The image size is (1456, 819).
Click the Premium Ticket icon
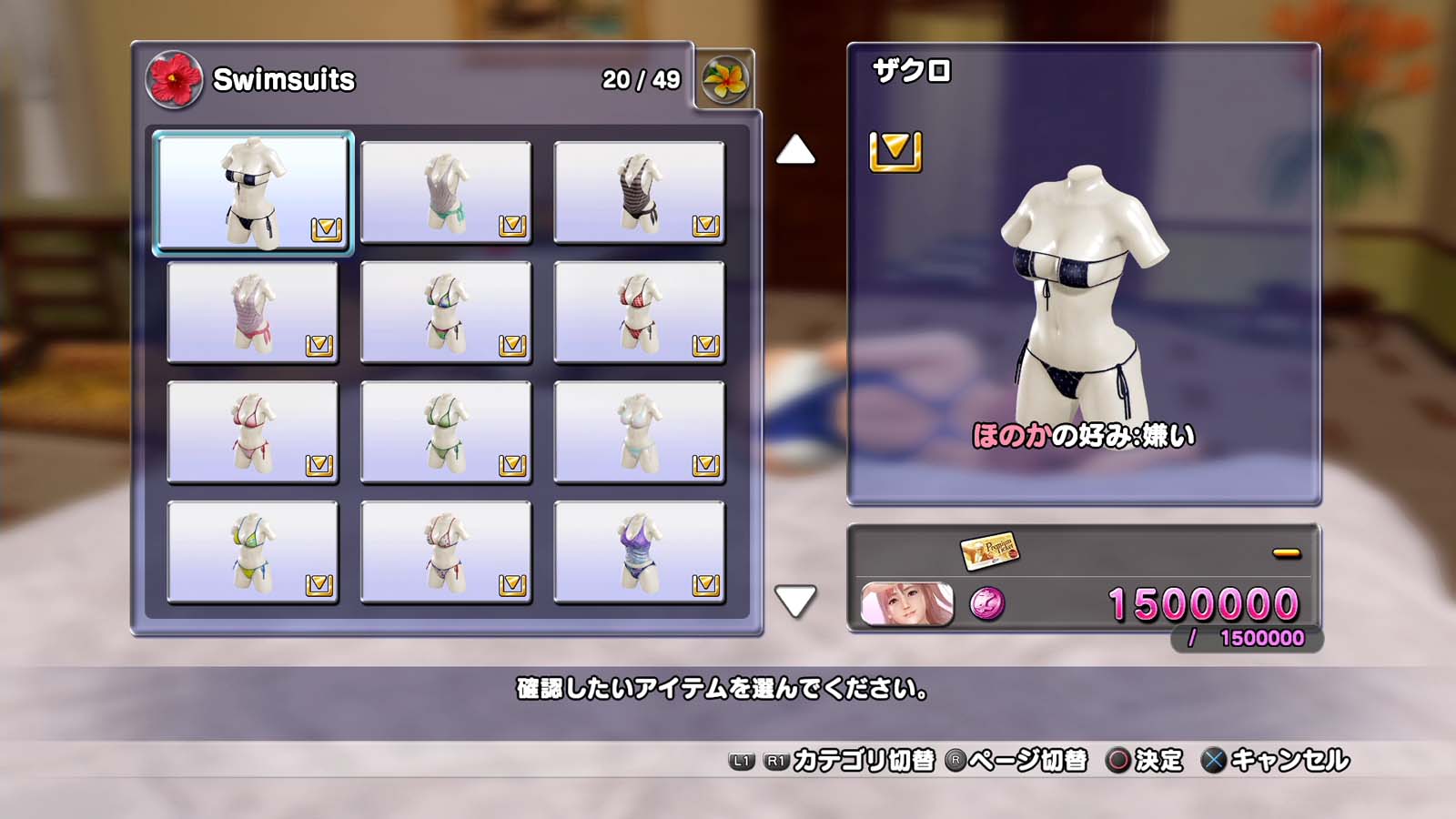click(989, 550)
